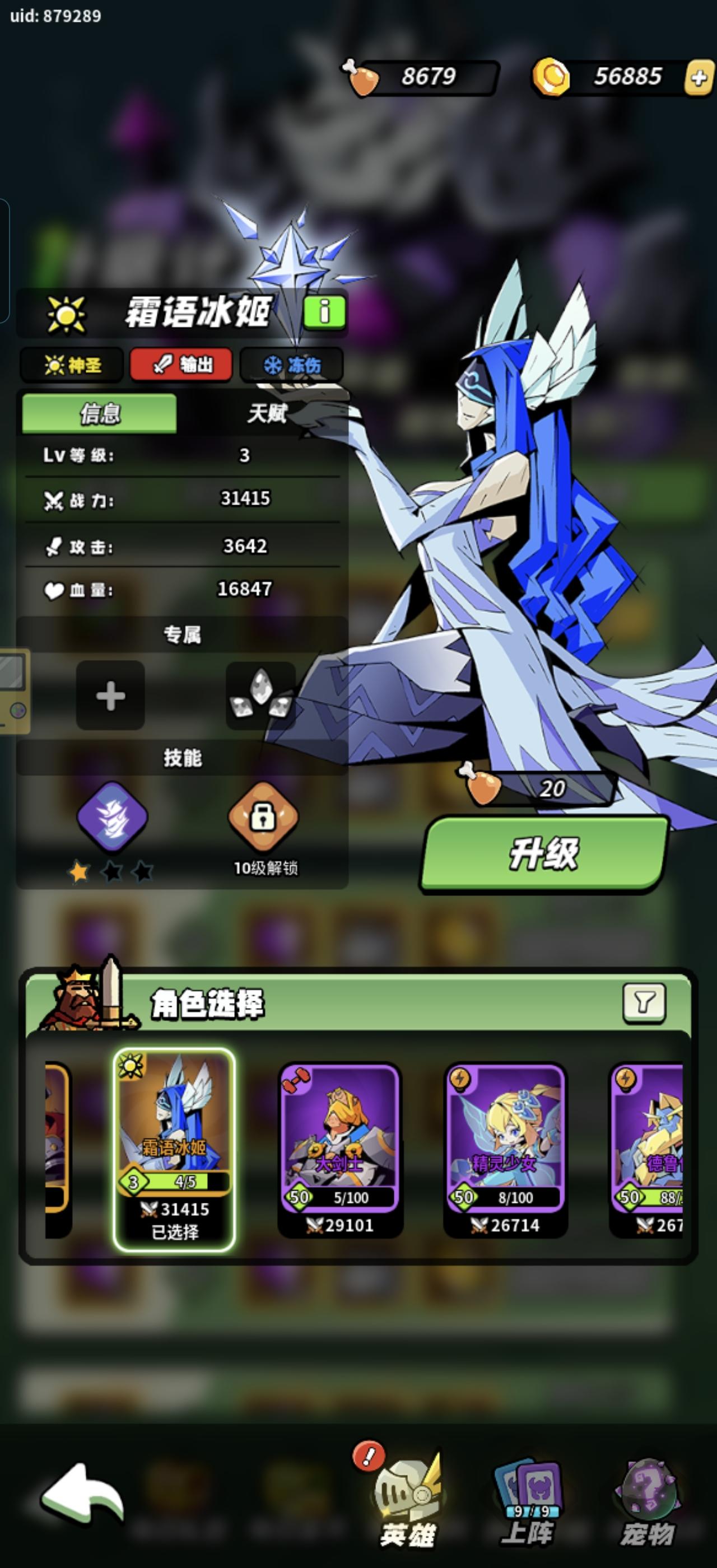This screenshot has width=717, height=1568.
Task: Tap the plus button to buy currency
Action: [697, 76]
